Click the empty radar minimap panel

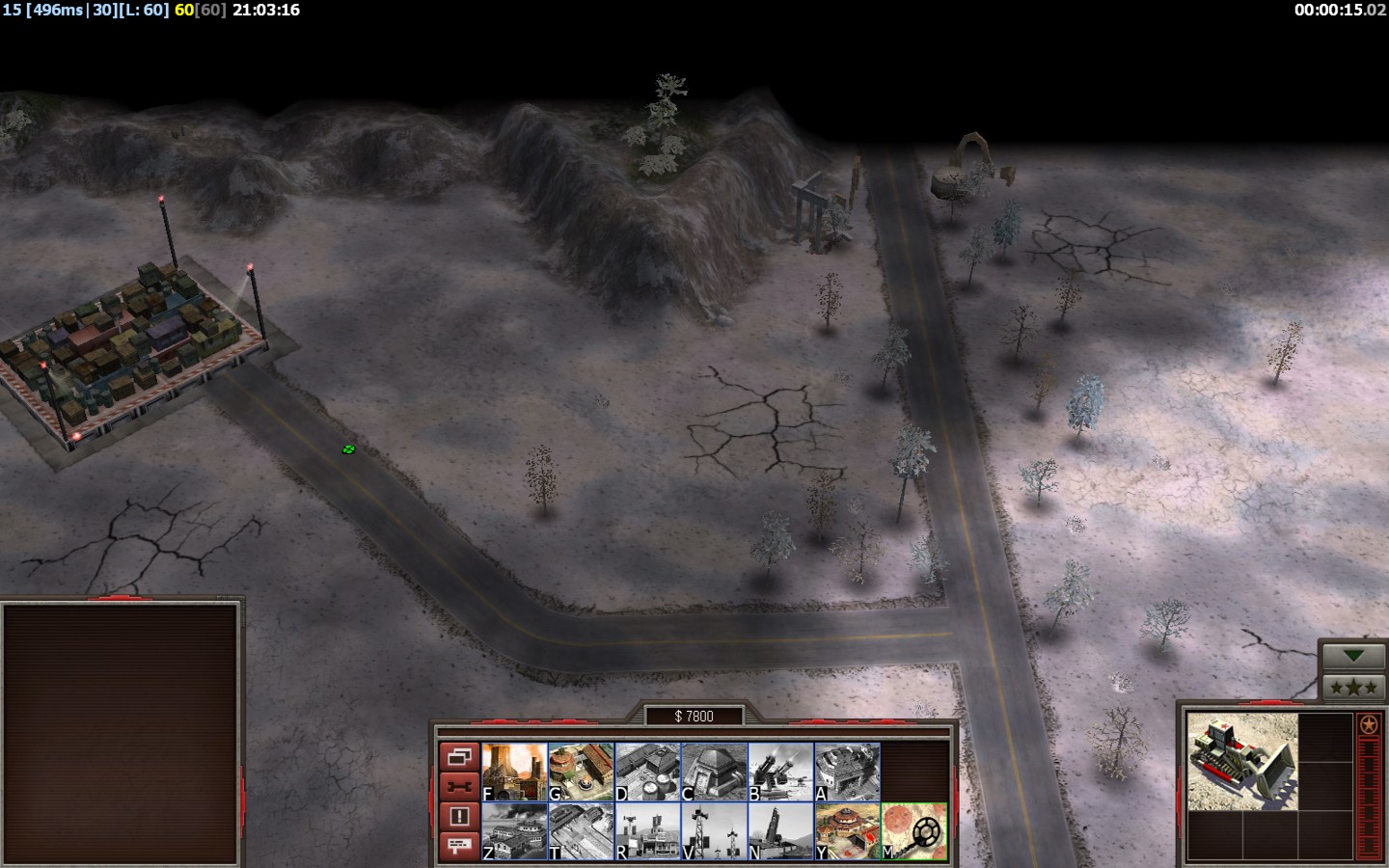pyautogui.click(x=121, y=733)
